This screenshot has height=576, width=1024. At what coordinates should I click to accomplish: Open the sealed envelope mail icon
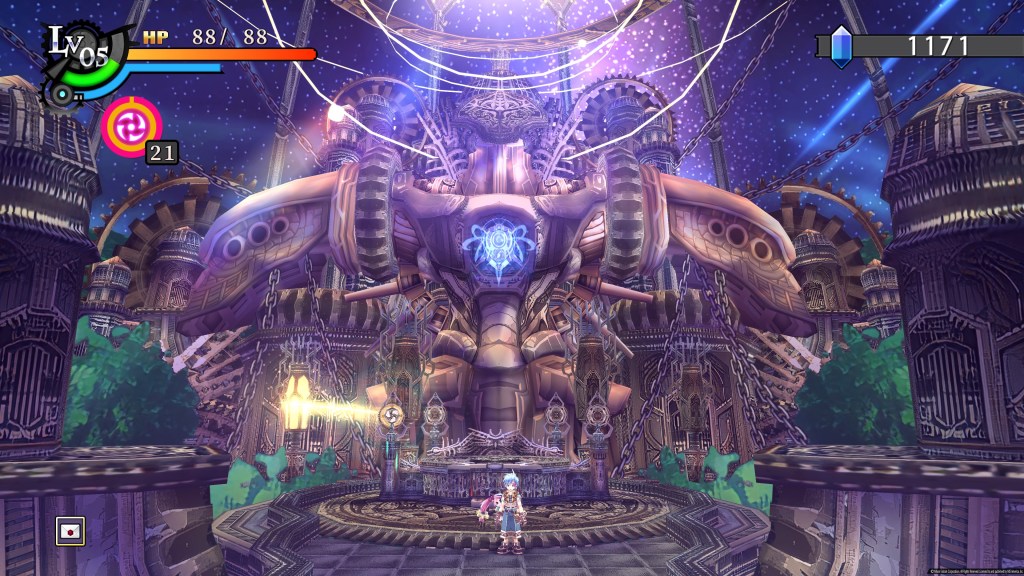(x=69, y=531)
